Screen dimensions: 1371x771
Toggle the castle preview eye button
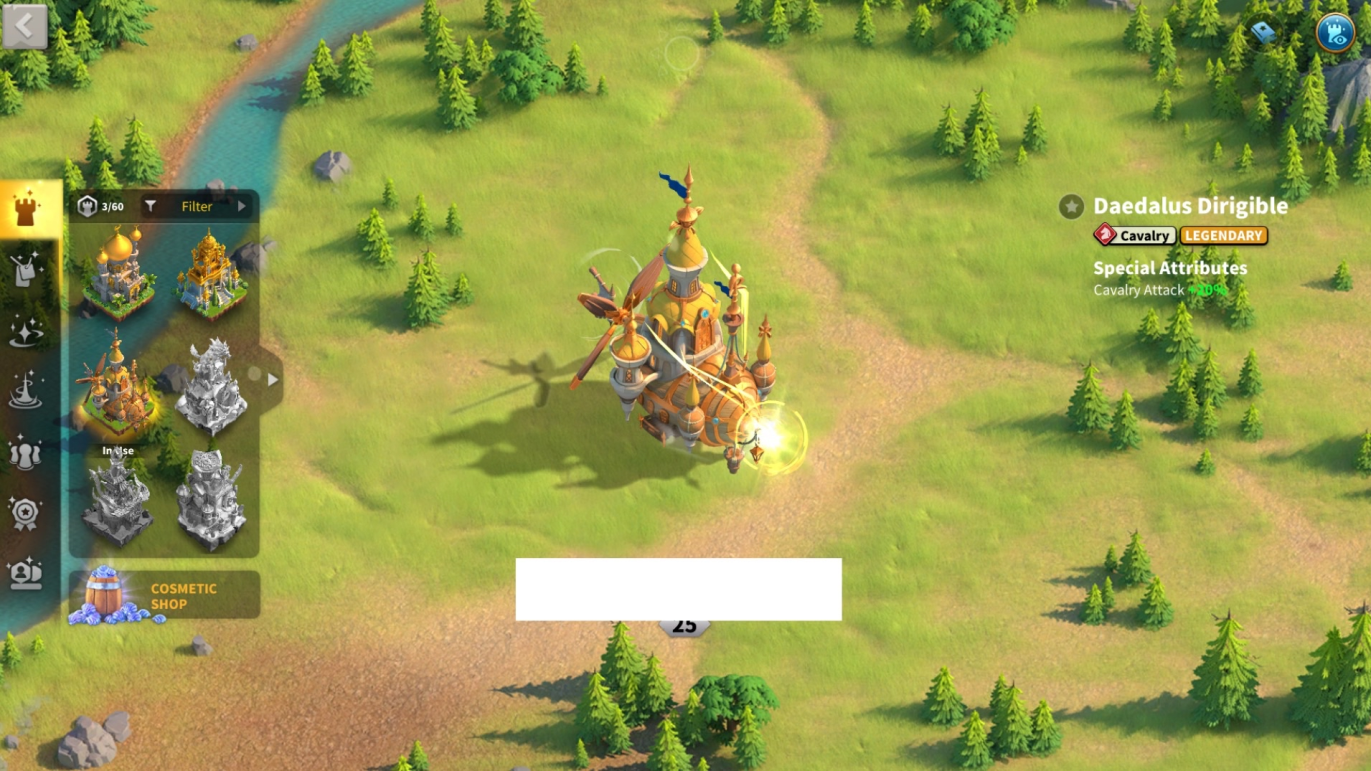(x=1334, y=33)
